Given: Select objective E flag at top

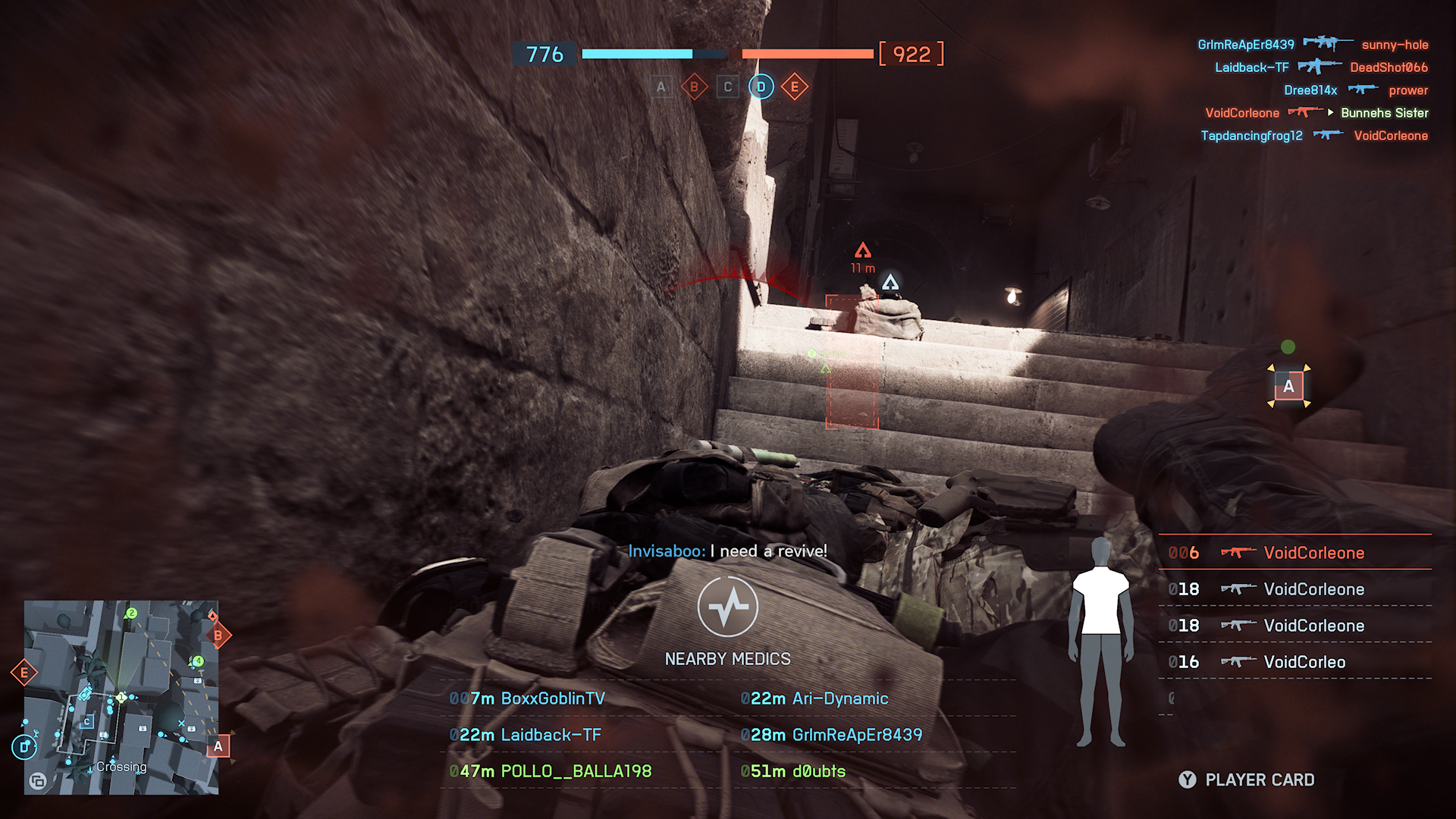Looking at the screenshot, I should coord(795,87).
